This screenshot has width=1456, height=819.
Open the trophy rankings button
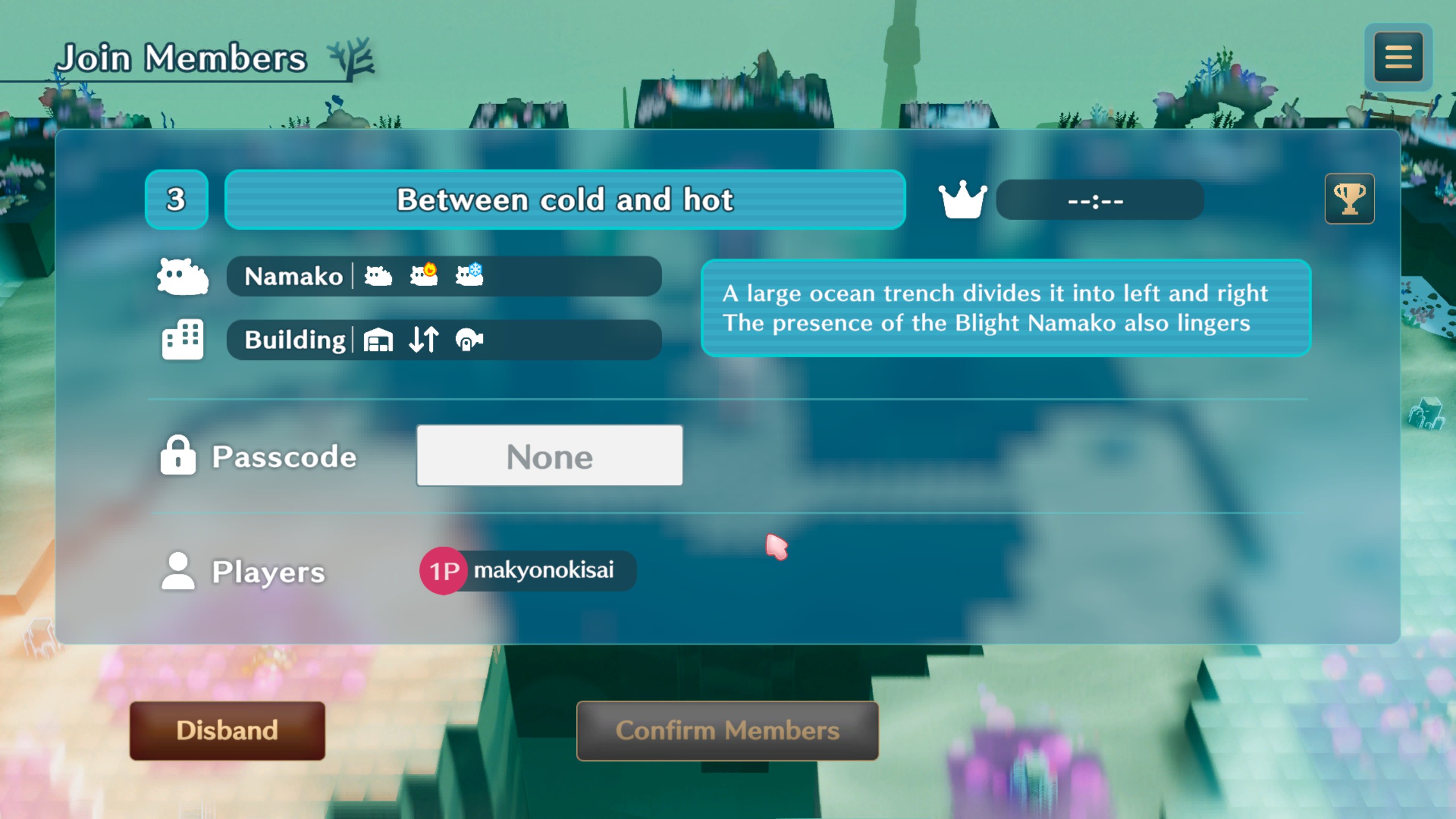coord(1349,199)
